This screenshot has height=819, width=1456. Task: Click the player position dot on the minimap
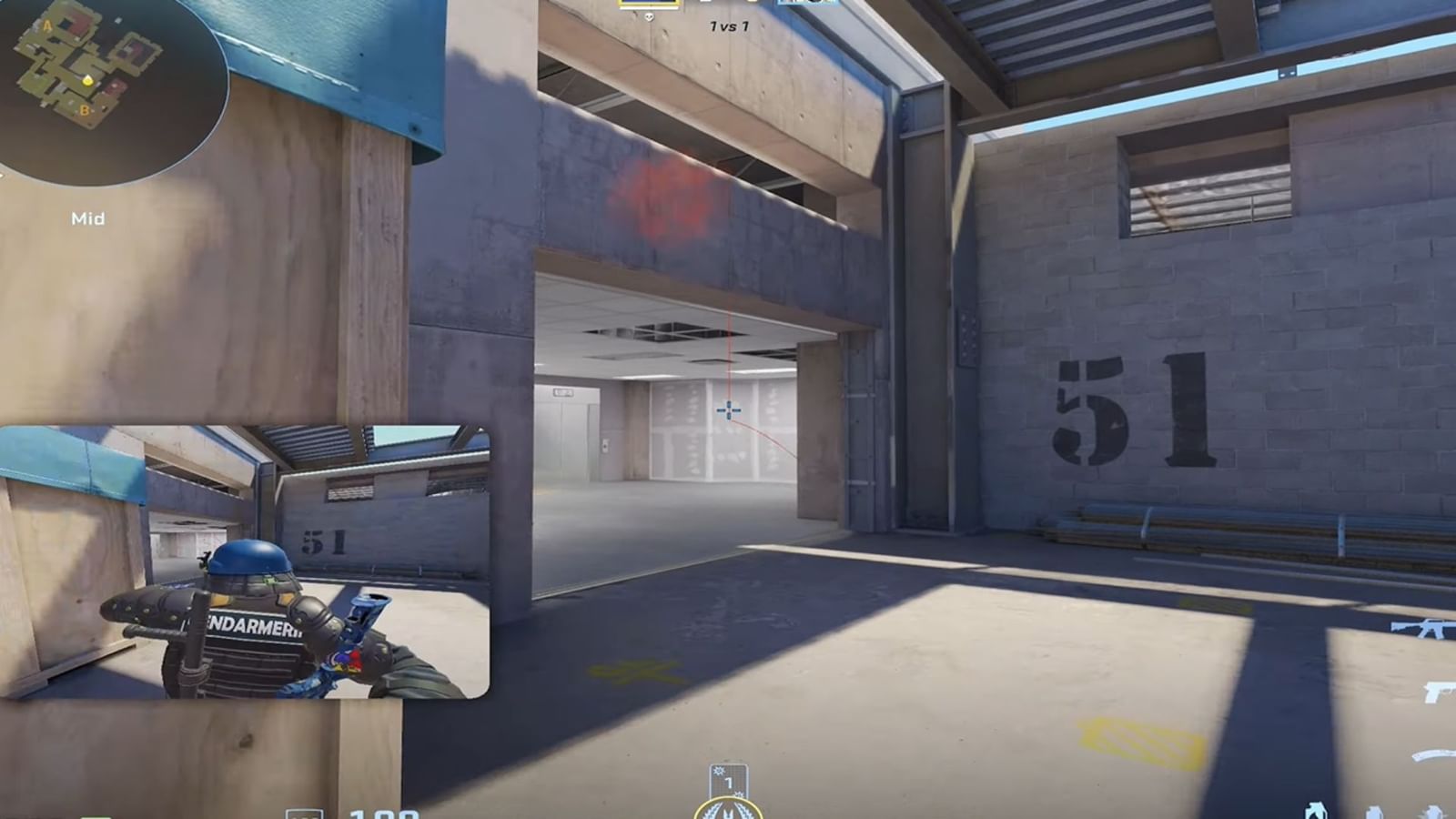pos(87,81)
